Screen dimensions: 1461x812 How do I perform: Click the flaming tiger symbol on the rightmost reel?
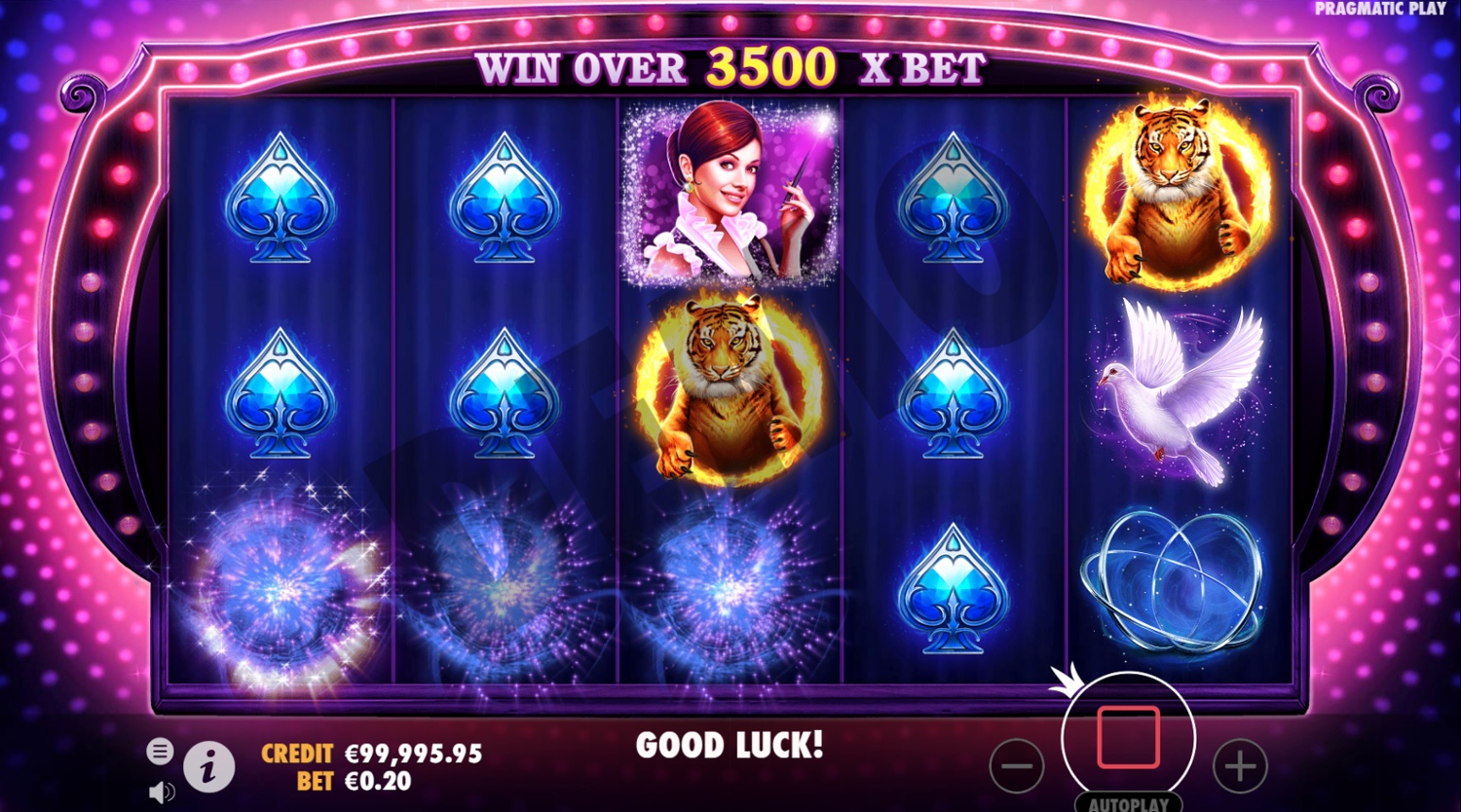click(1174, 190)
